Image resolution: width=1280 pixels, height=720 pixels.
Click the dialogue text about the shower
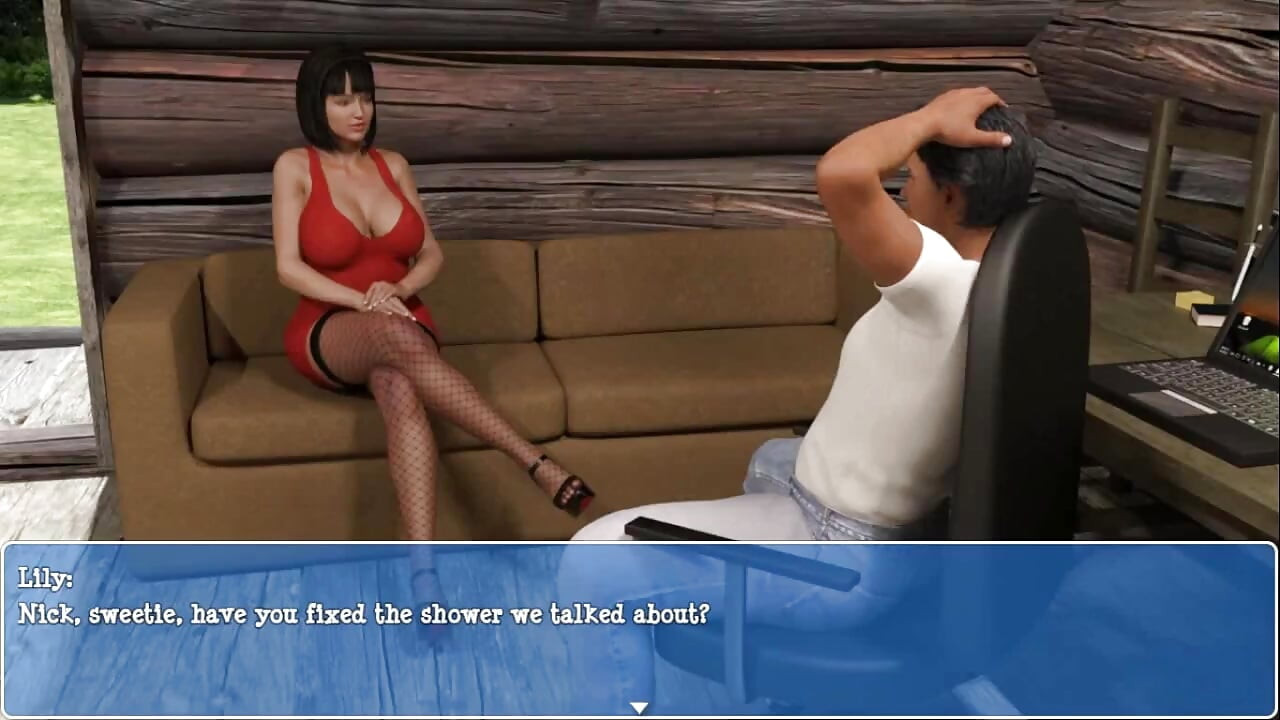365,614
